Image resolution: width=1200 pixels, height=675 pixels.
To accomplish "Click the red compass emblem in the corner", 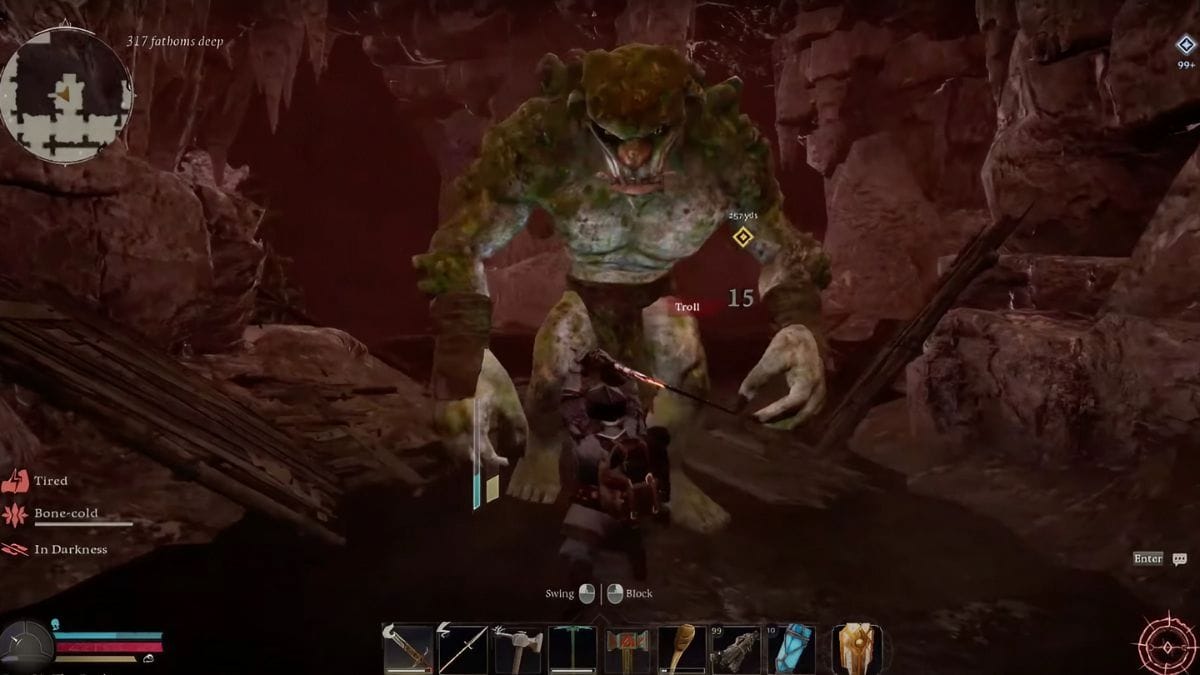I will 1165,641.
